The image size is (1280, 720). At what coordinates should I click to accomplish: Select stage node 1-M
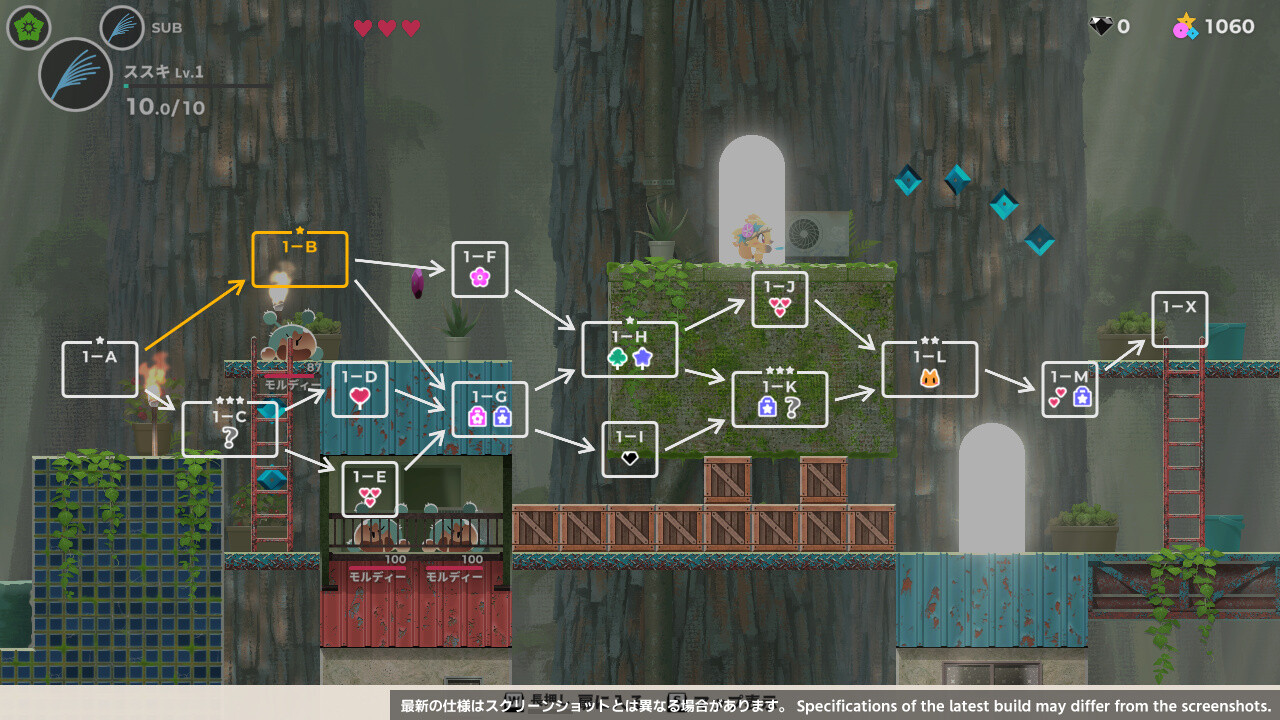click(1069, 389)
